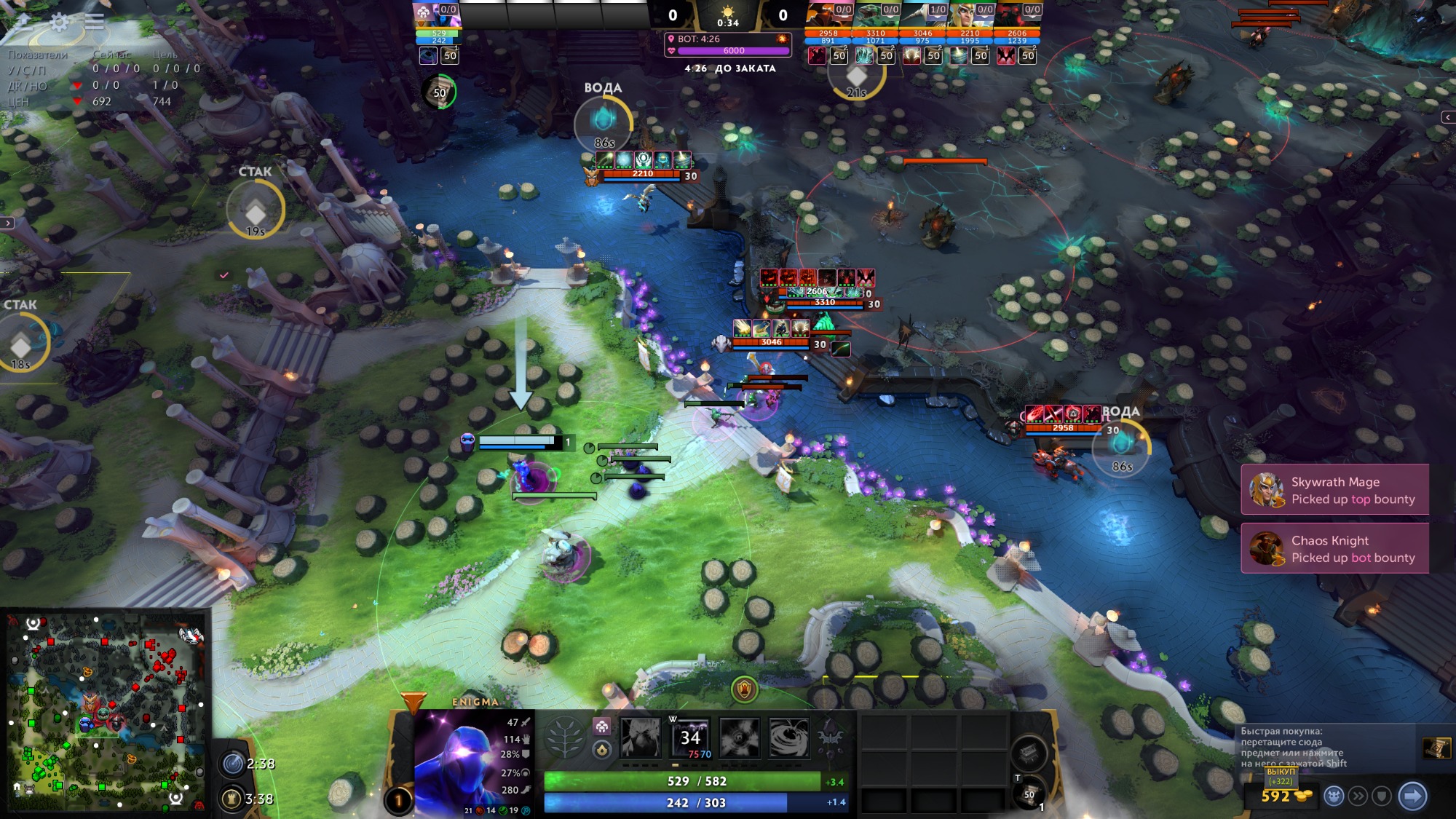Activate the courier shield button
Screen dimensions: 1456x819
click(1382, 796)
